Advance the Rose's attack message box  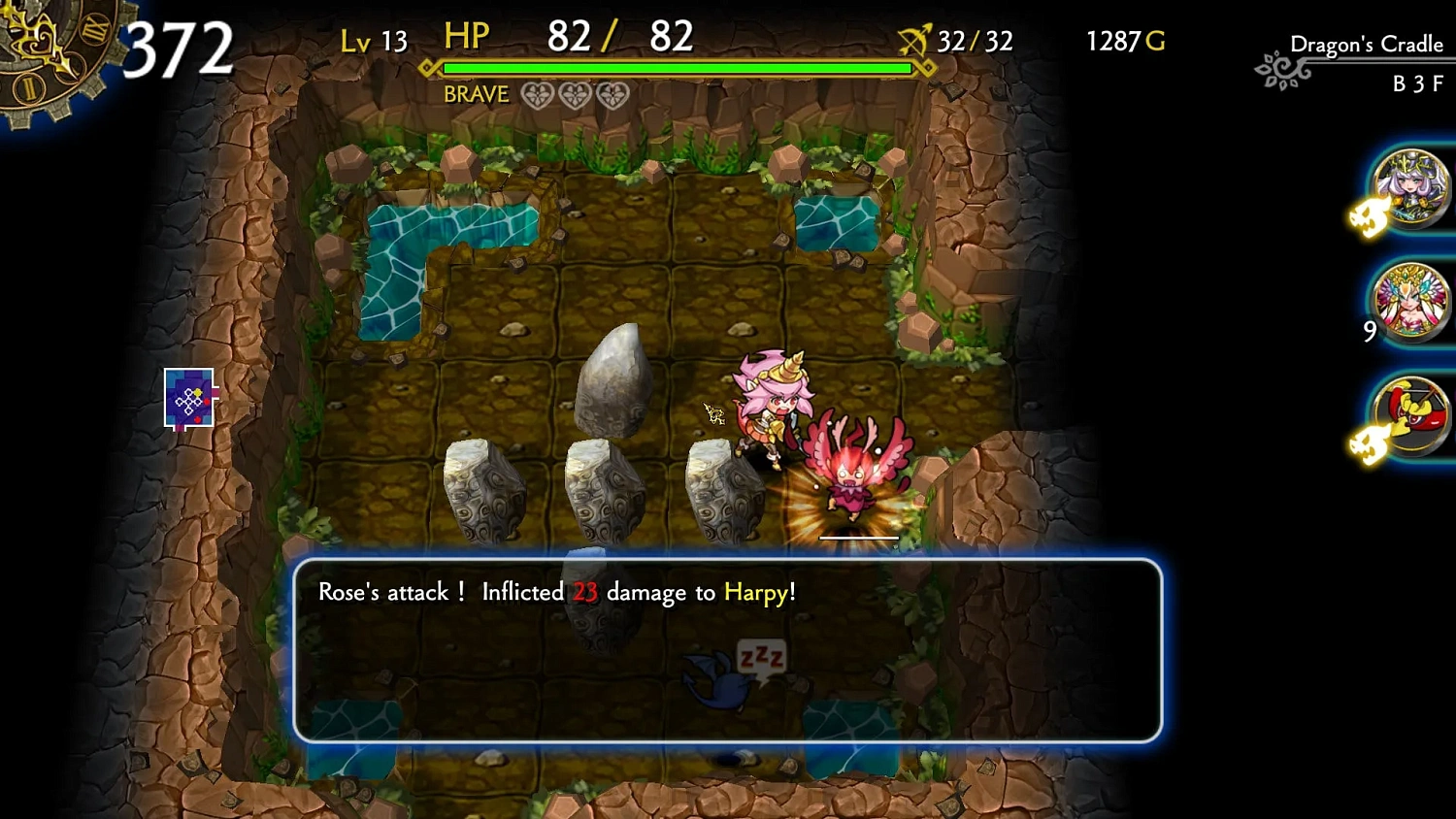coord(727,650)
